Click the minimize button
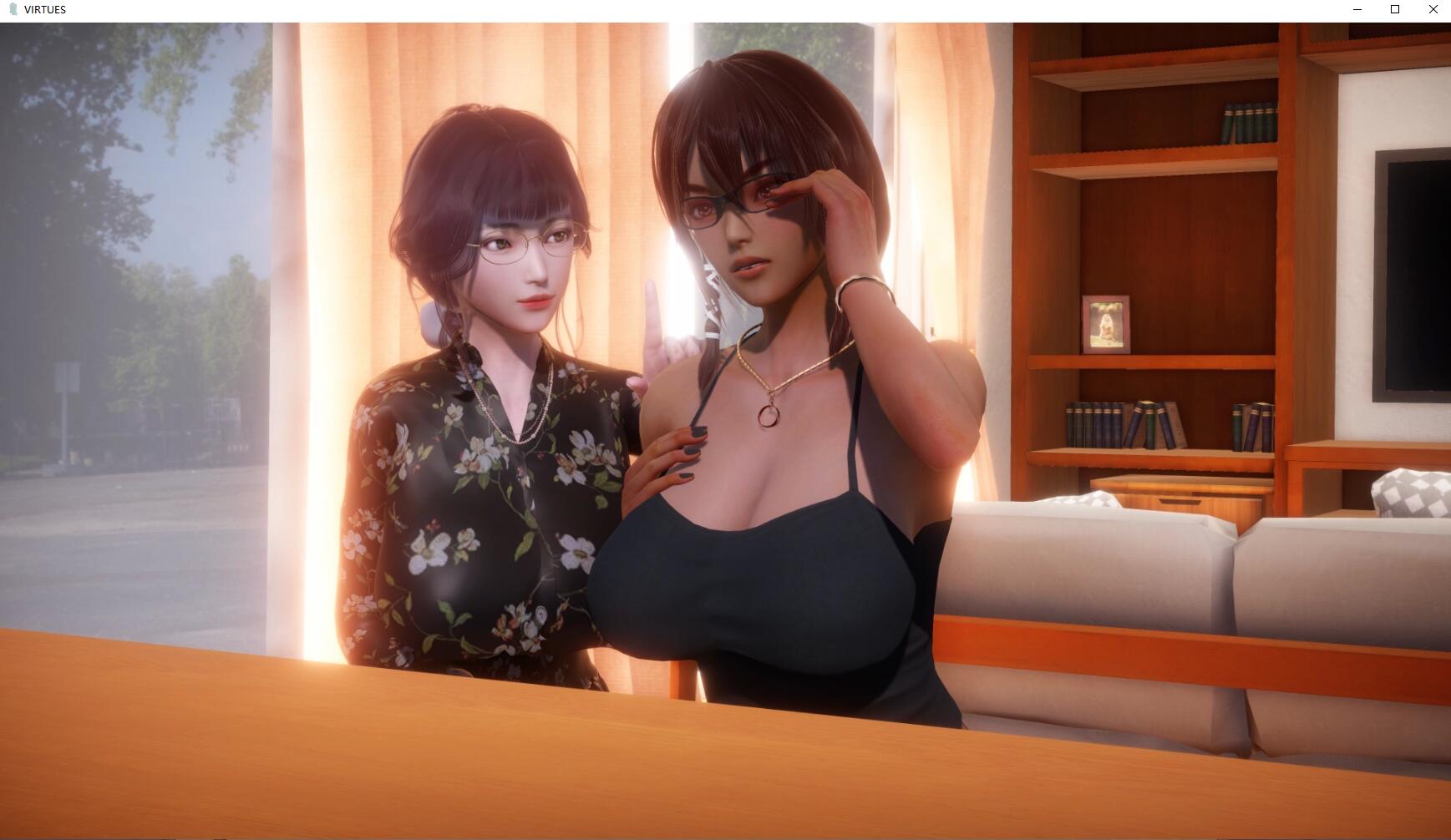 1356,9
